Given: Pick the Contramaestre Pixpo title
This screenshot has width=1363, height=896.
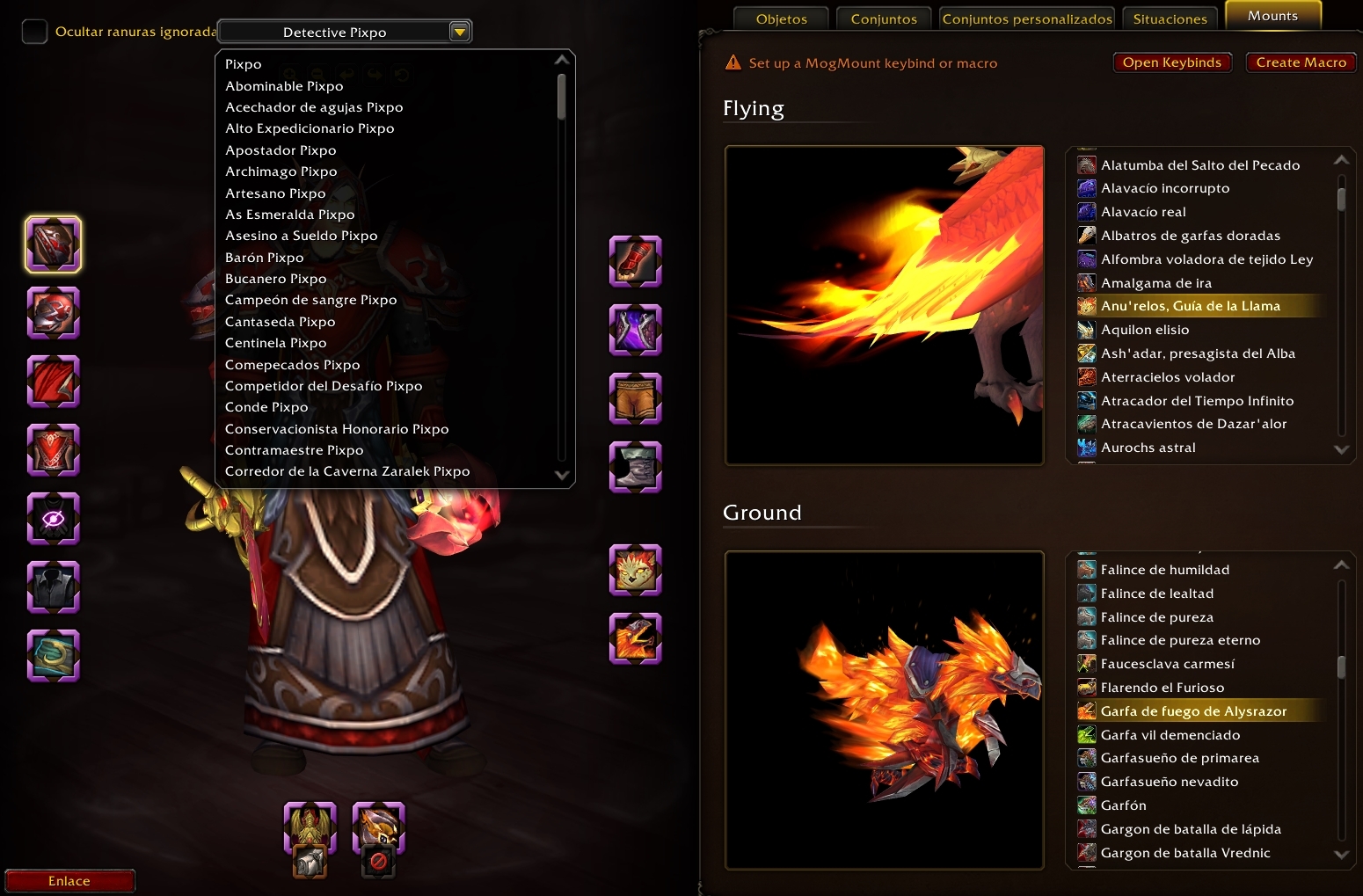Looking at the screenshot, I should point(294,450).
